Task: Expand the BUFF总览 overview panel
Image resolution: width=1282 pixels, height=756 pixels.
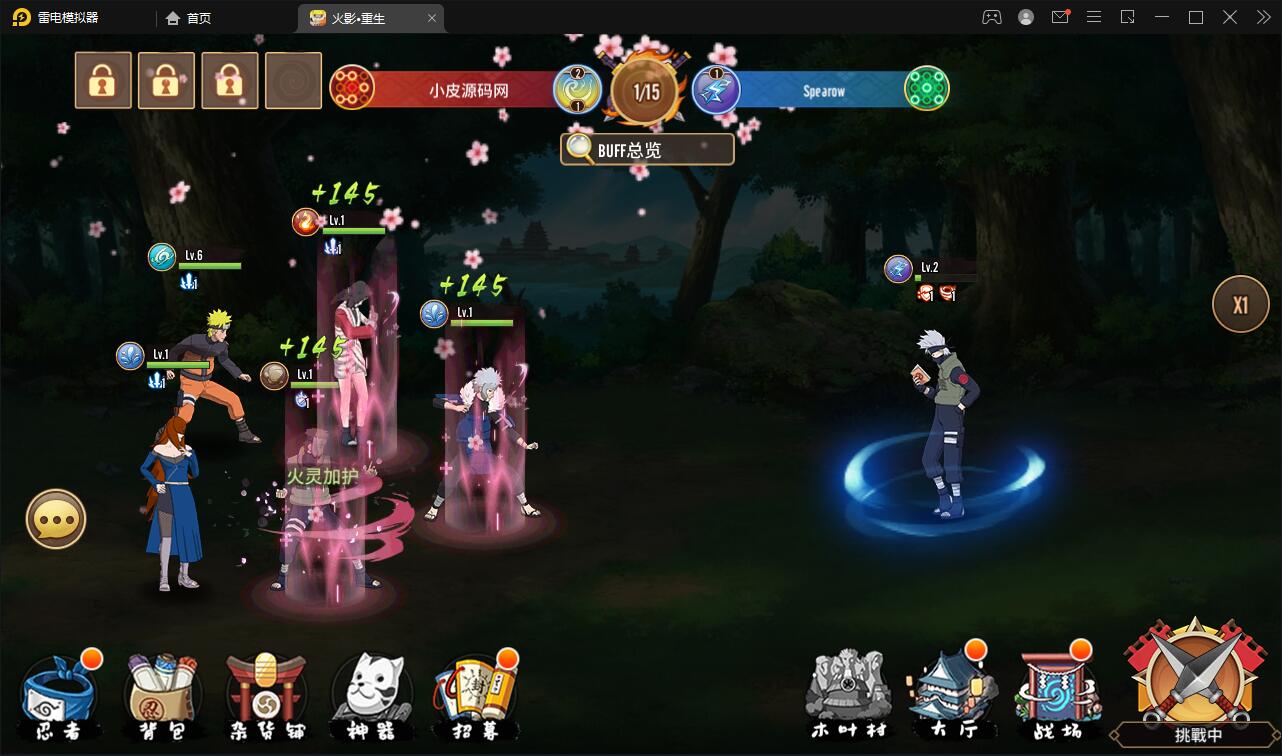Action: [x=647, y=148]
